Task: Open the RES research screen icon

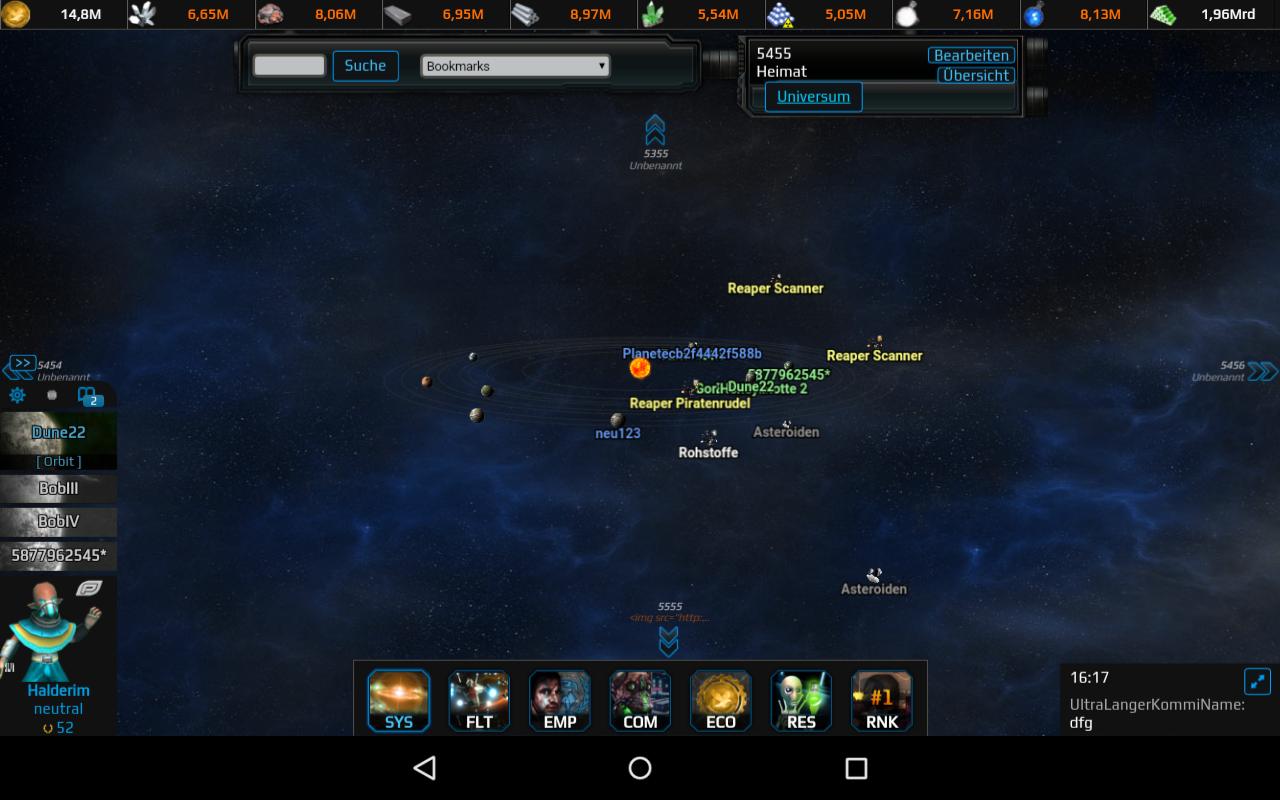Action: (800, 700)
